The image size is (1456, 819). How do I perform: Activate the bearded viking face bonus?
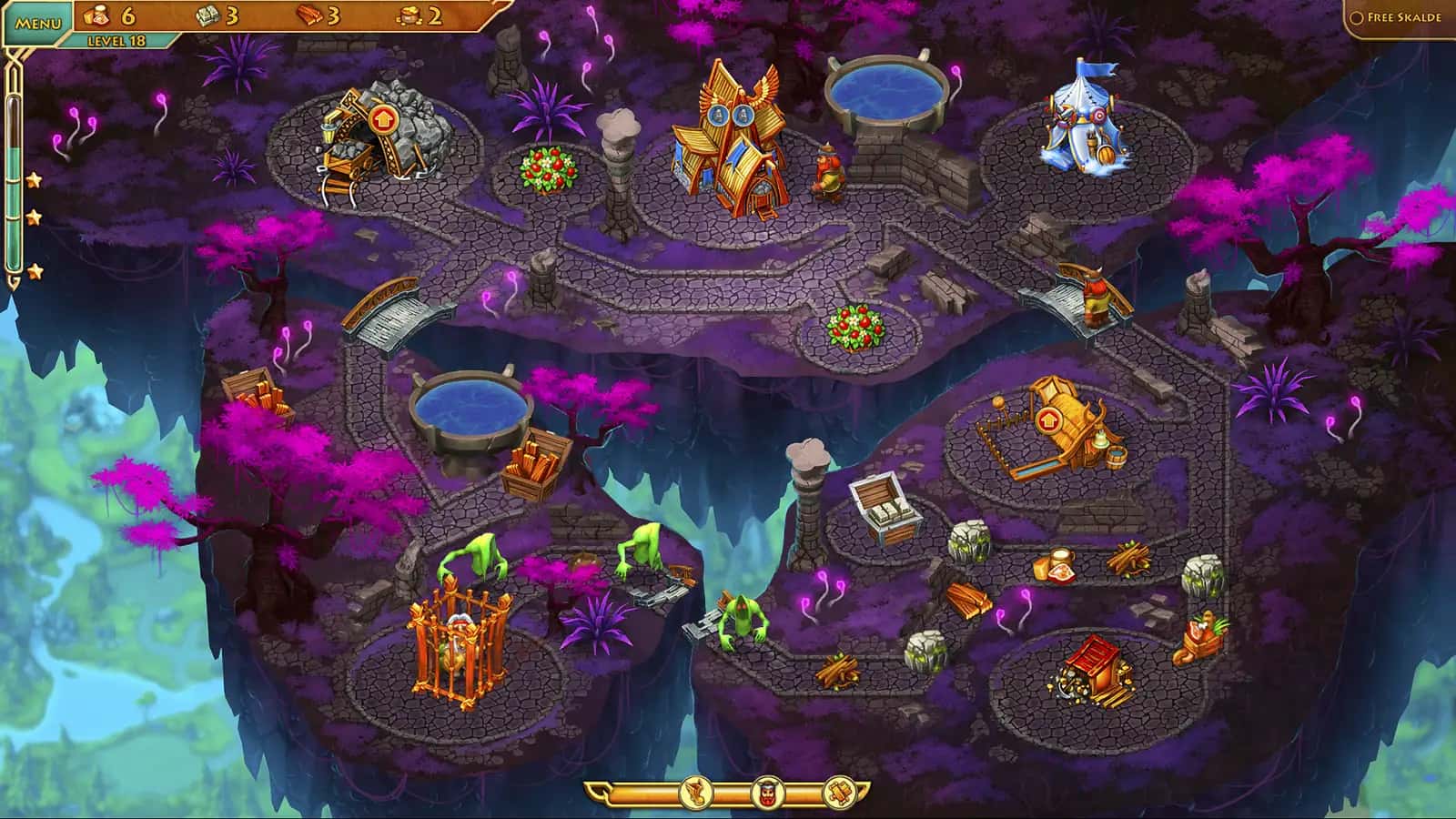pos(766,794)
